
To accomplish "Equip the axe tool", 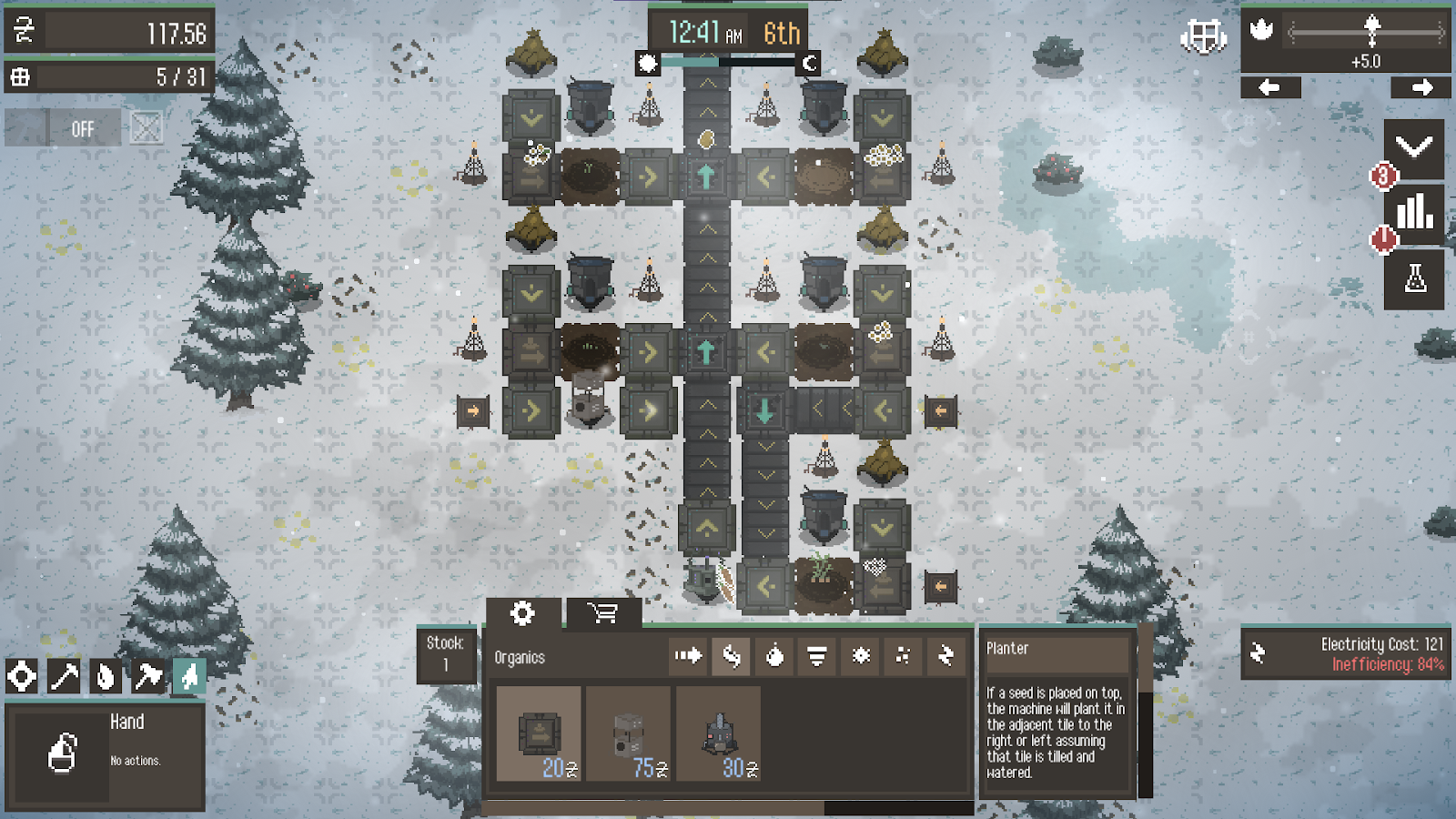I will click(x=147, y=676).
